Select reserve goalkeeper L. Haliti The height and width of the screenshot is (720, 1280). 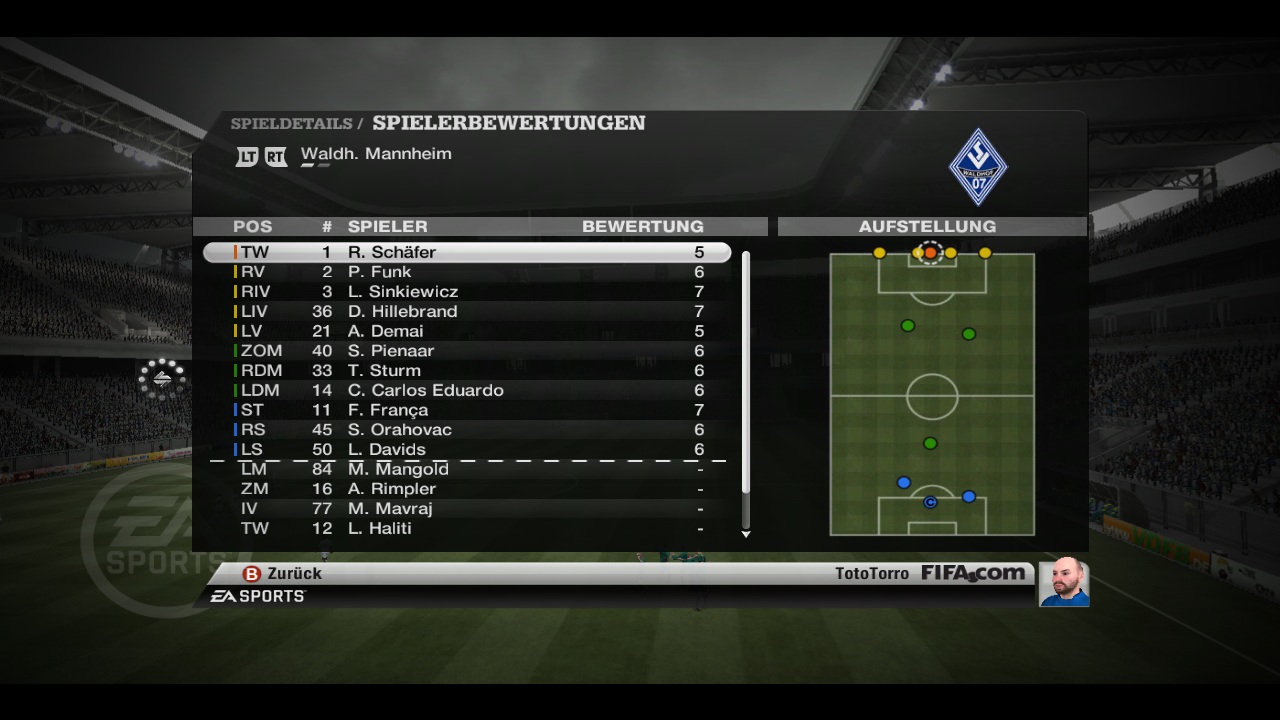tap(467, 528)
